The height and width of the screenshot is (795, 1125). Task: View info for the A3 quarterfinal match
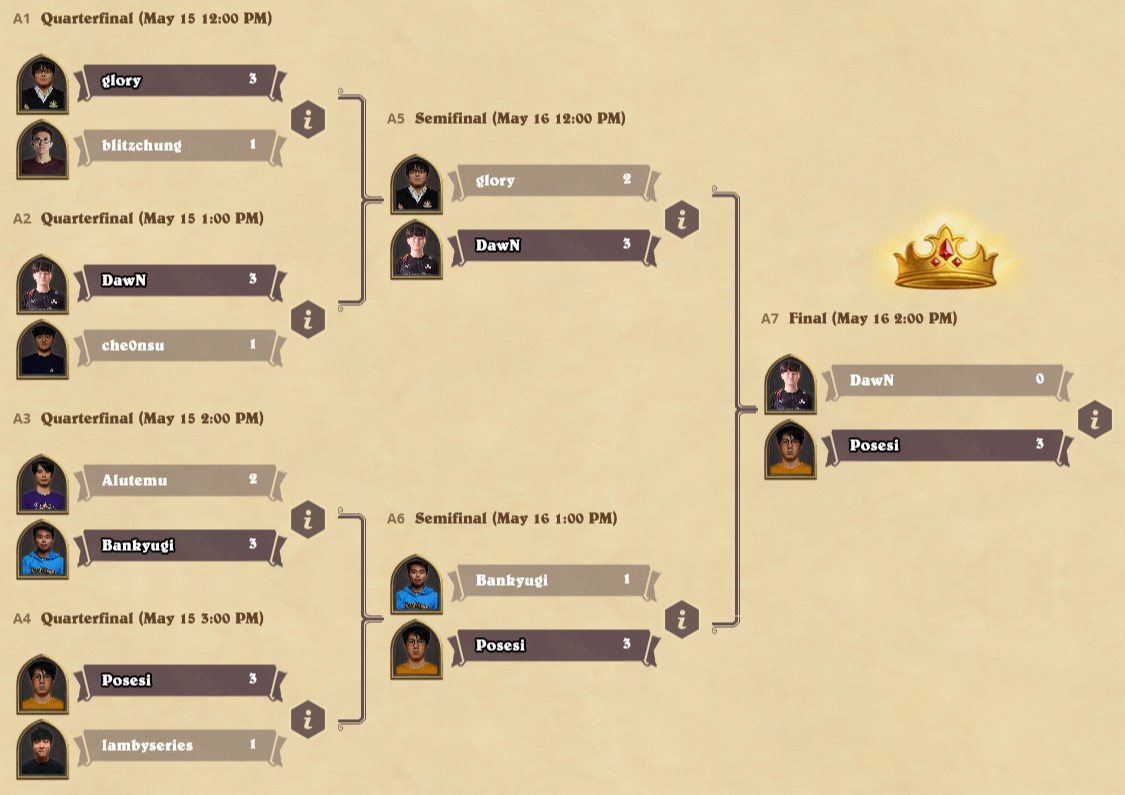[x=308, y=520]
